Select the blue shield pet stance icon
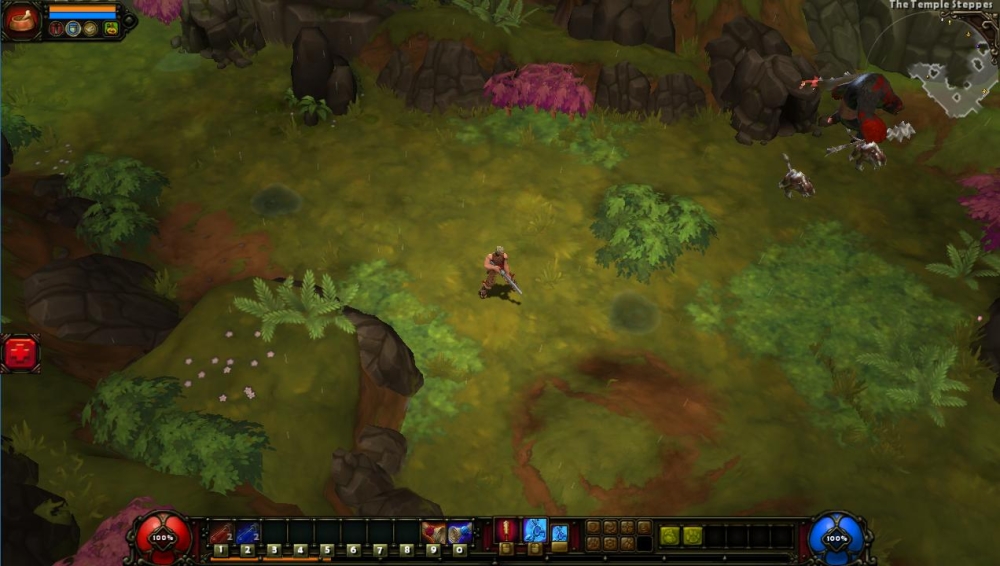 (73, 28)
